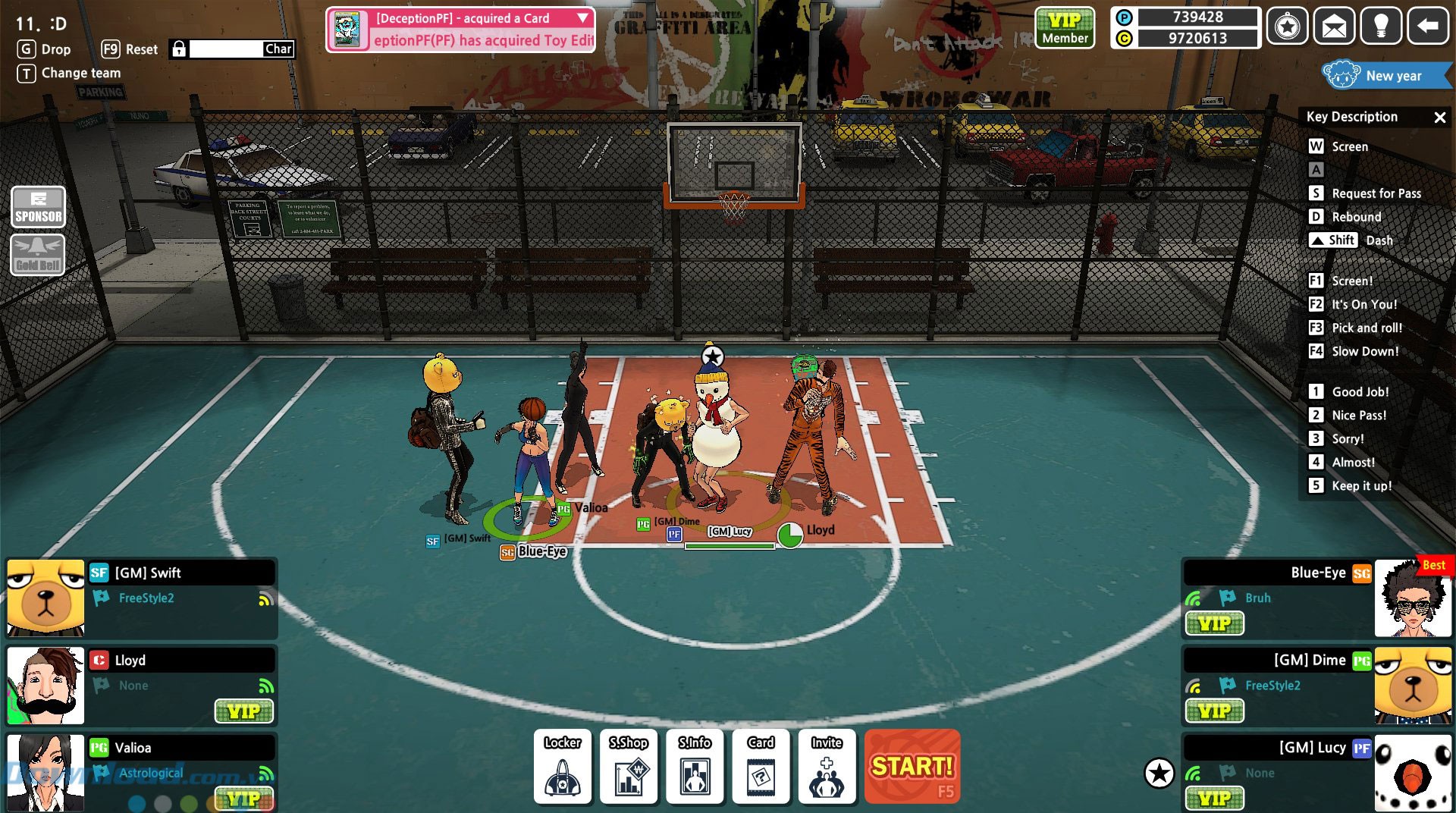Open the S.Shop store
Screen dimensions: 1456x813
[628, 766]
